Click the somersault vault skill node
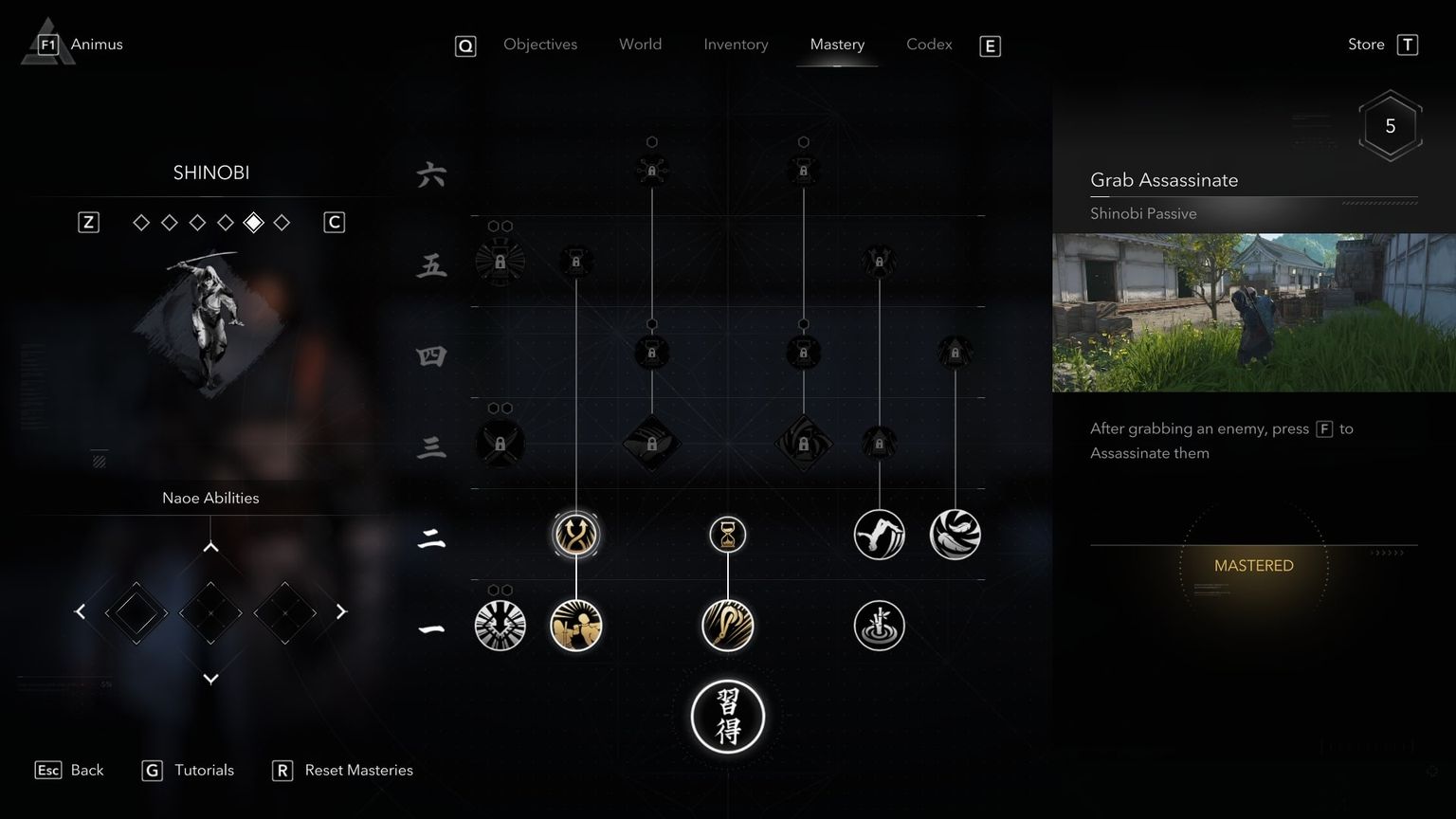Screen dimensions: 1456x819 pyautogui.click(x=879, y=534)
